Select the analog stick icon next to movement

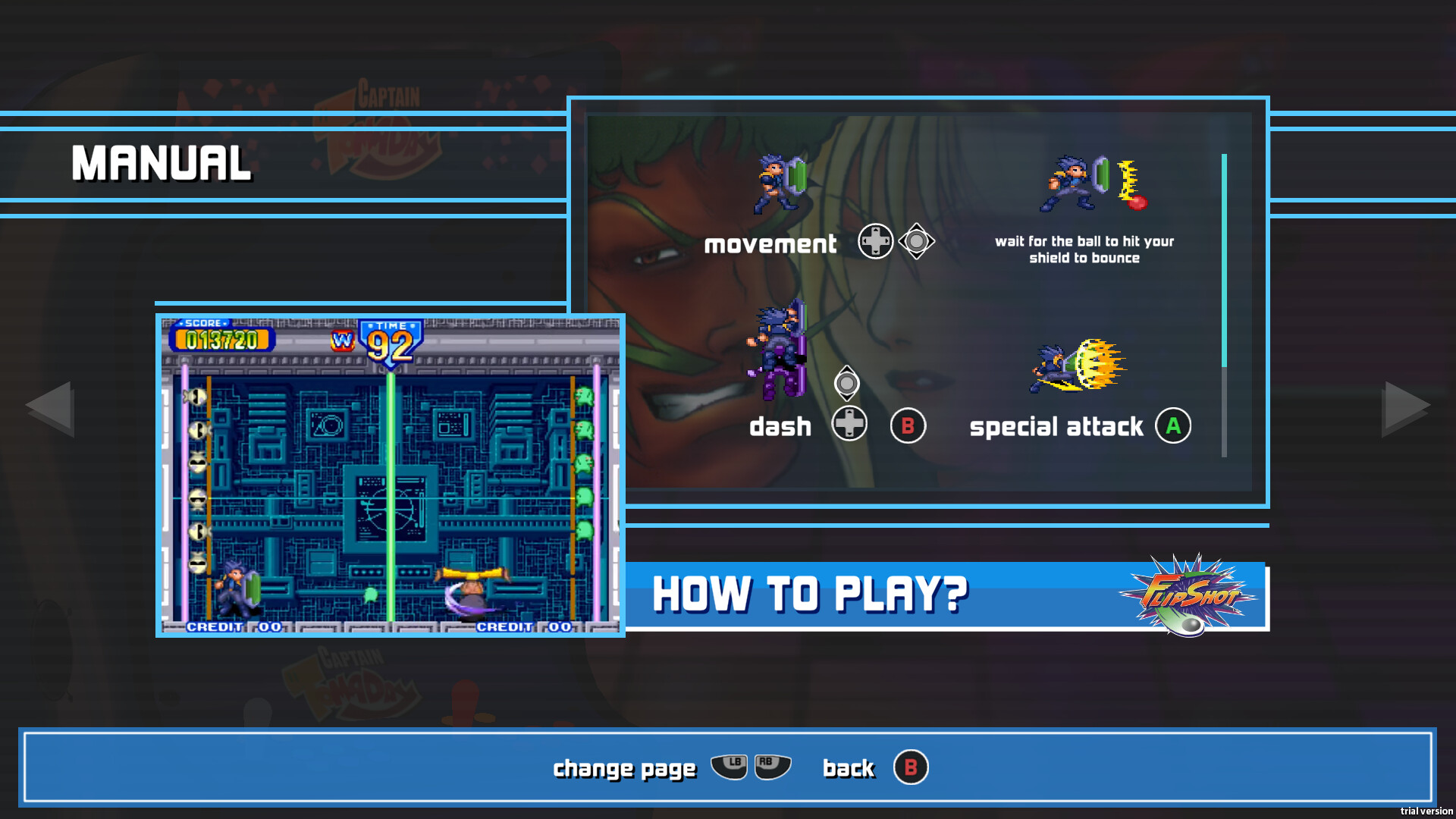(x=918, y=241)
